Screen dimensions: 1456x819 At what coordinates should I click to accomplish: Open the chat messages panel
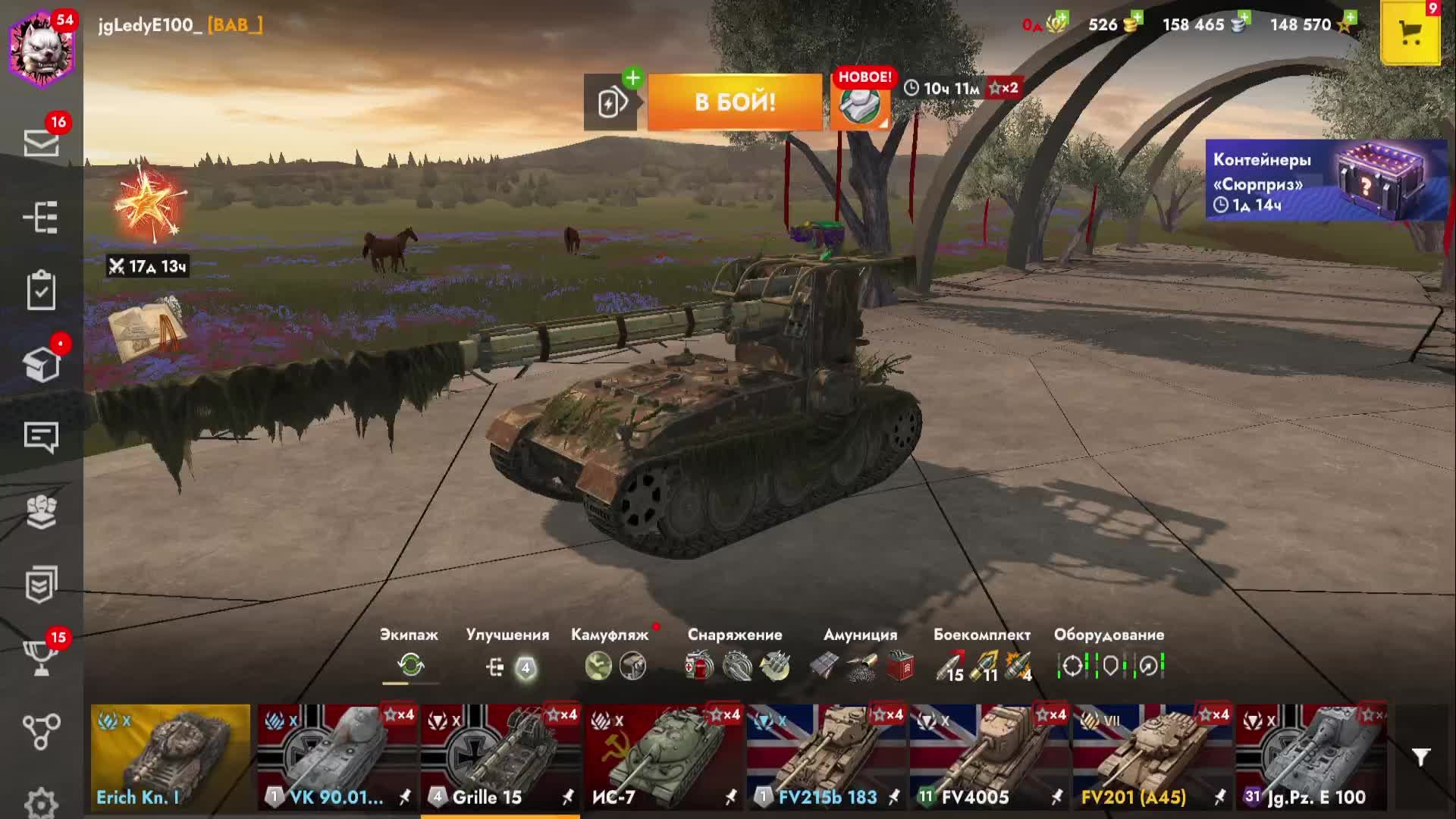point(41,437)
